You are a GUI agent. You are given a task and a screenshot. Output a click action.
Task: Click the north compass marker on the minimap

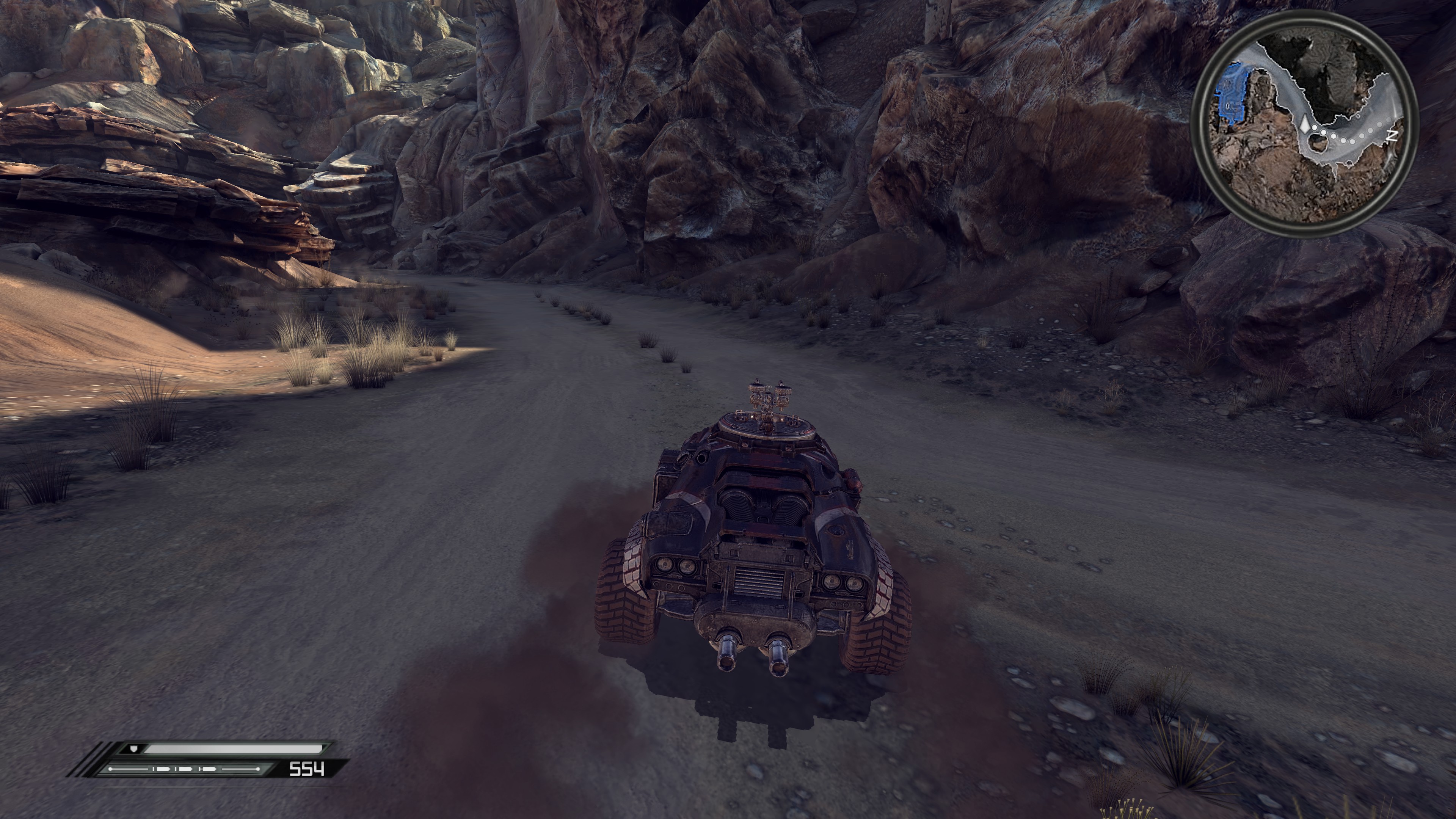pyautogui.click(x=1393, y=136)
